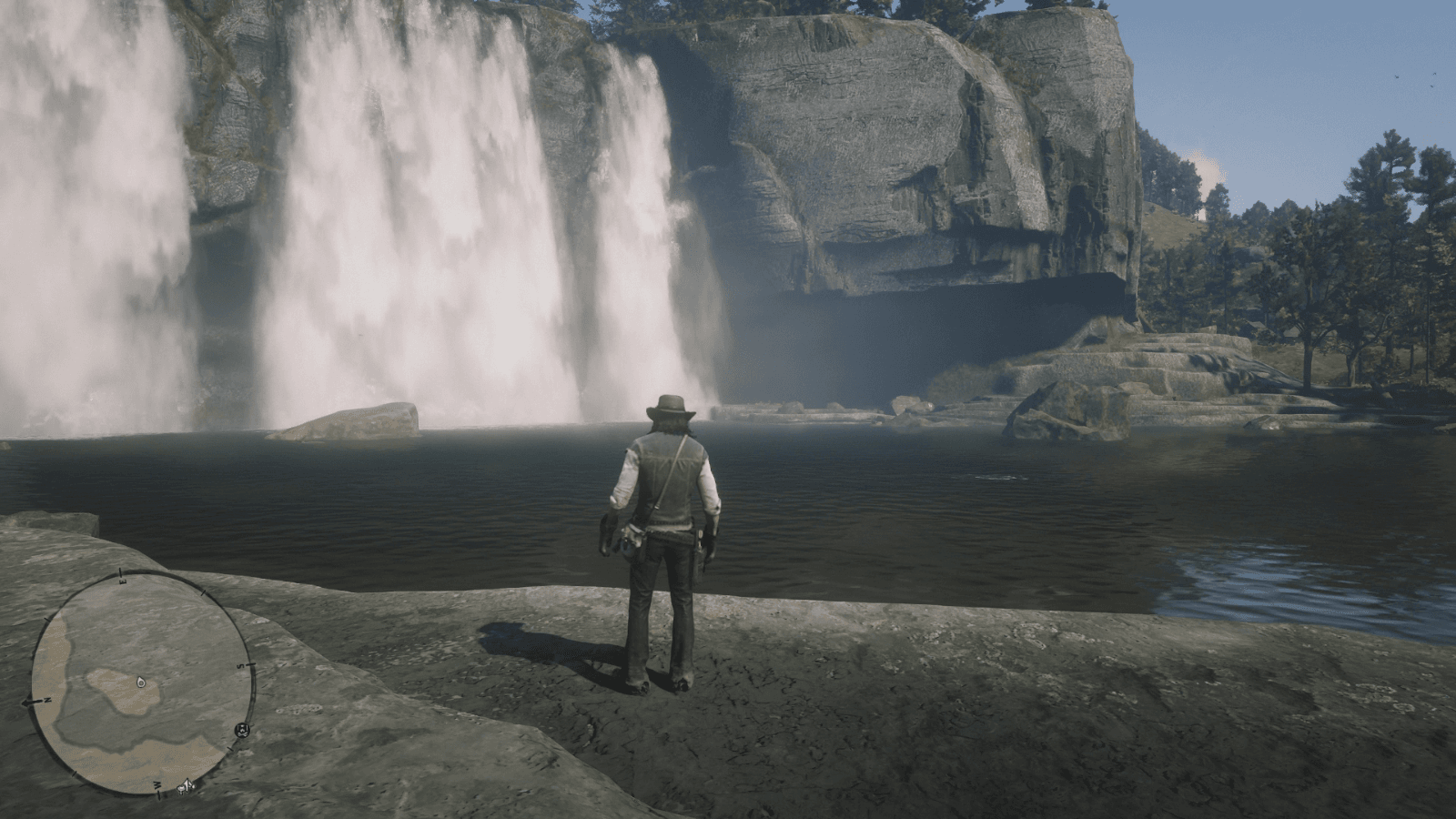Click the S compass marker on the minimap
The height and width of the screenshot is (819, 1456).
coord(239,667)
